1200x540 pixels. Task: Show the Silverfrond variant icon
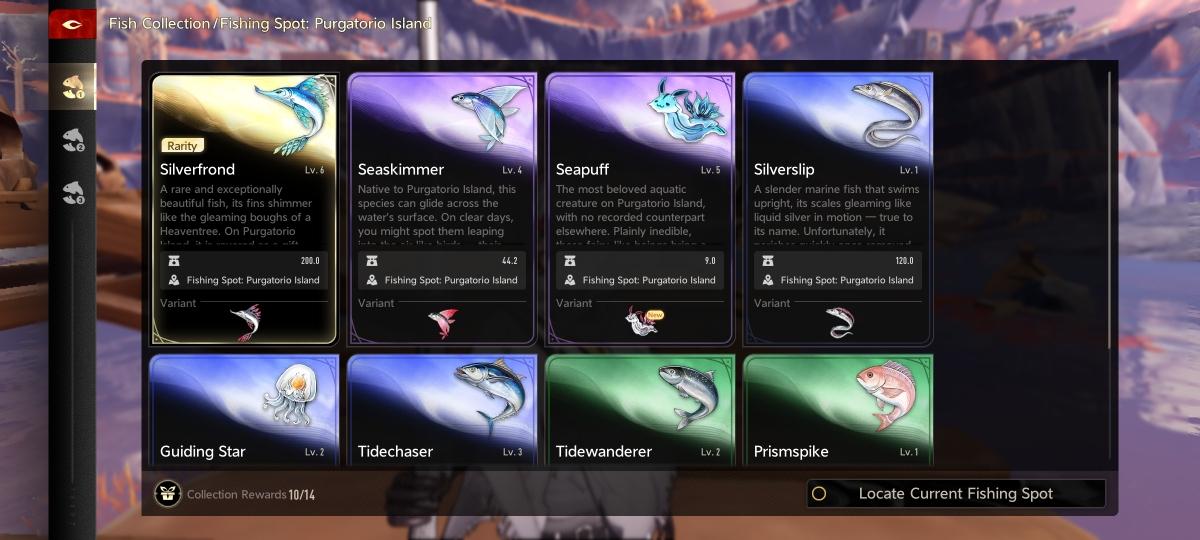point(244,322)
